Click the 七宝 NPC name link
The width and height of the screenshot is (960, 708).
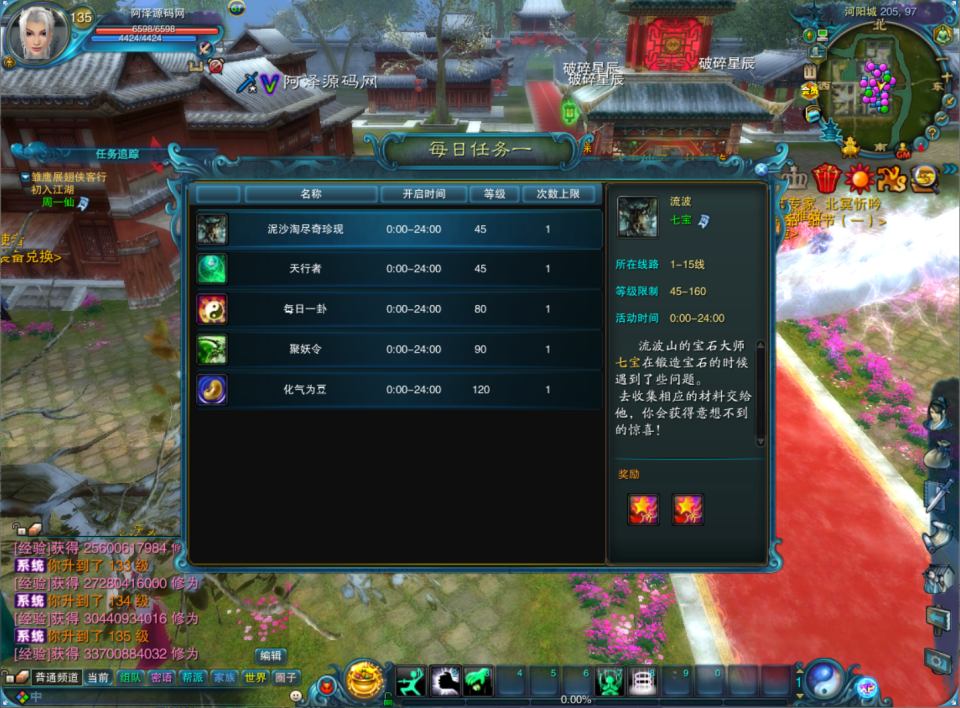680,219
